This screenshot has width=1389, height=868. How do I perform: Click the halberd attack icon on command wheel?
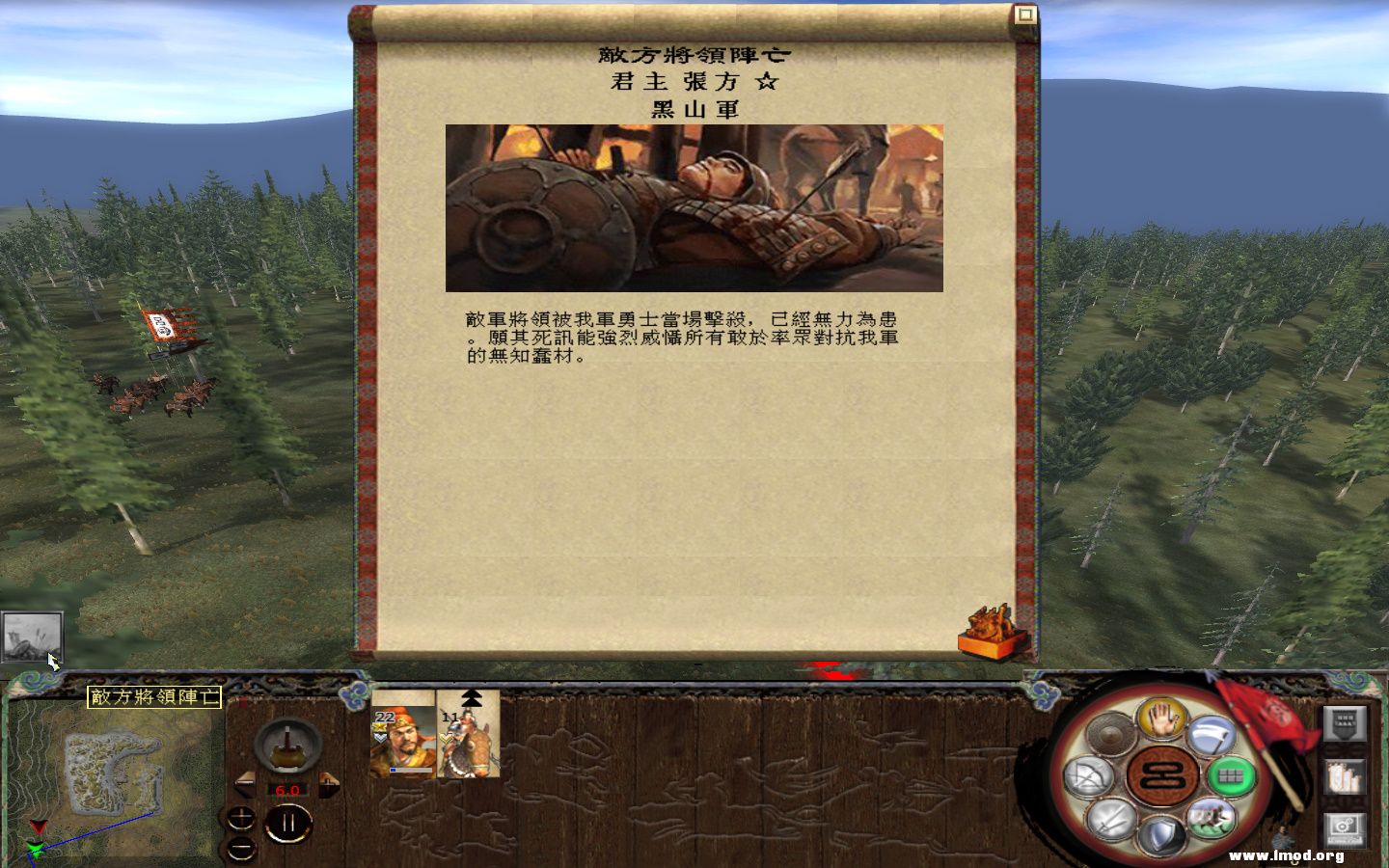[x=1212, y=734]
